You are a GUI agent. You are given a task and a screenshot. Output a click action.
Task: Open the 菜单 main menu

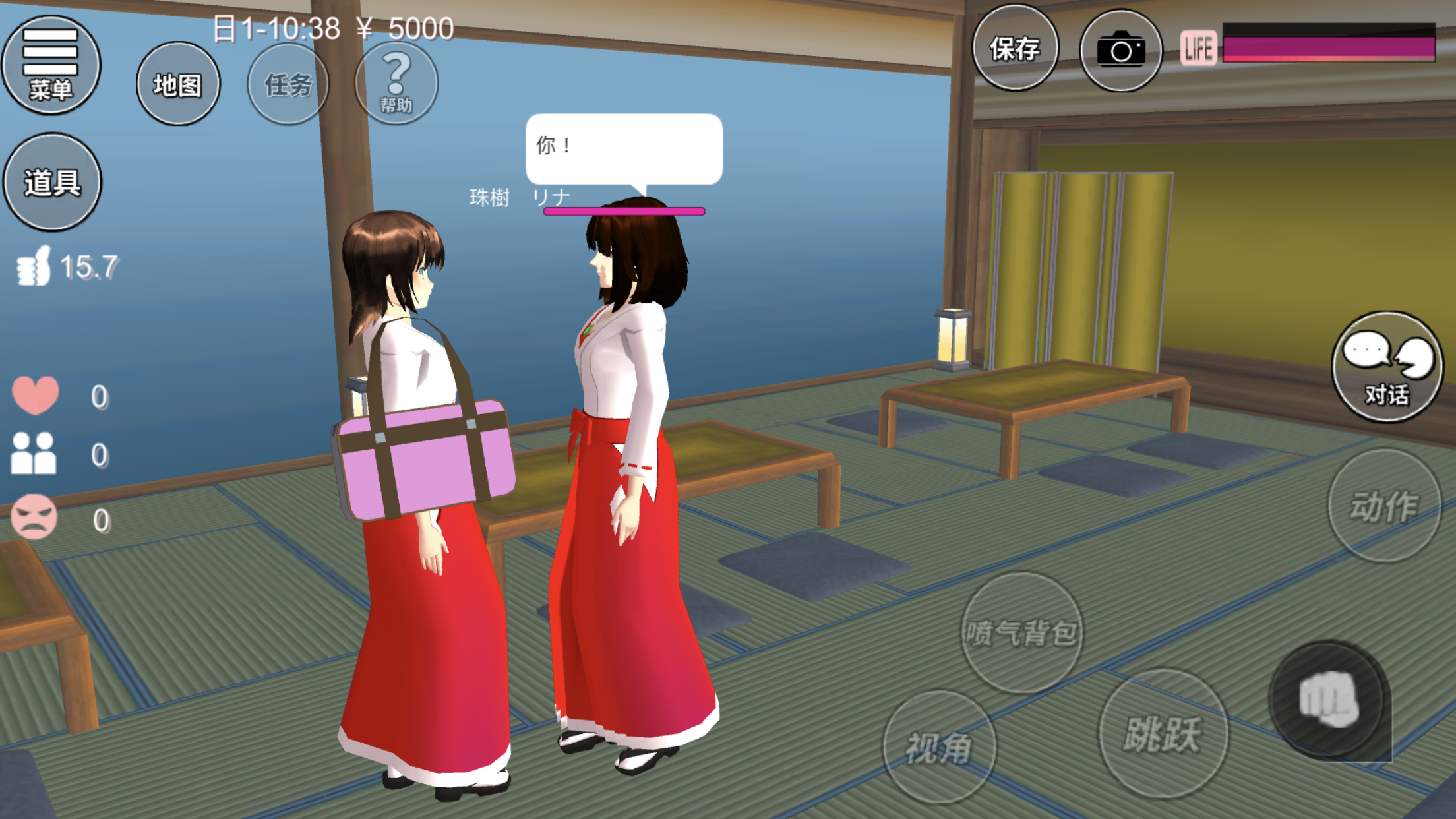coord(51,65)
